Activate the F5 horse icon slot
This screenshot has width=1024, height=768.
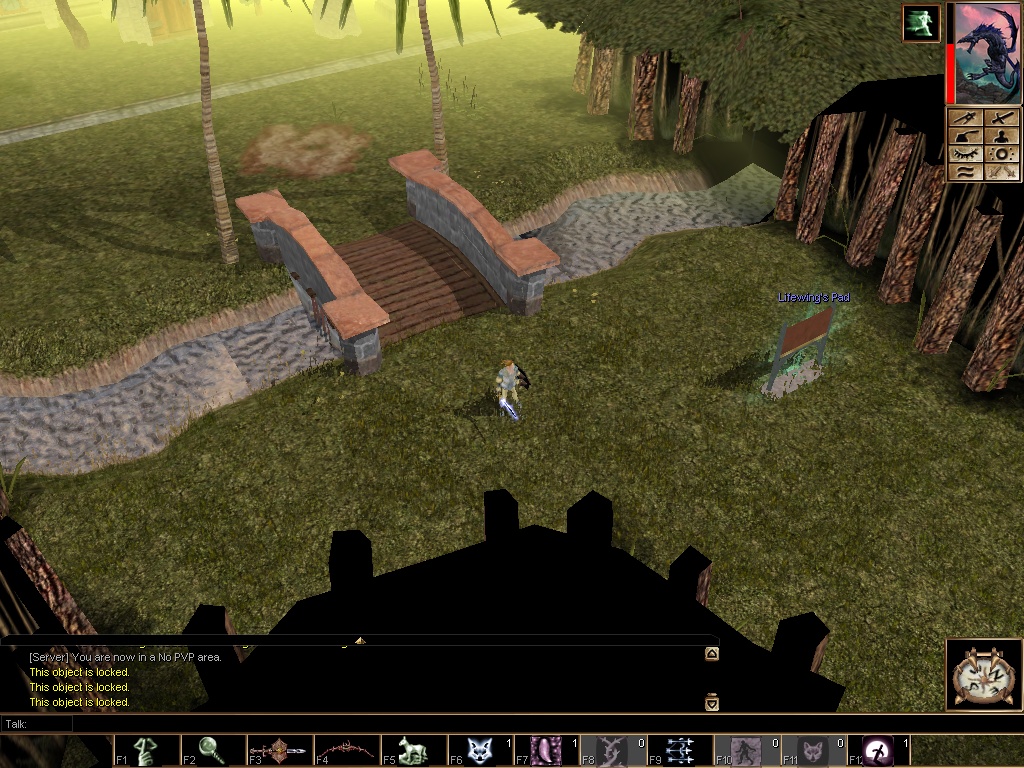pos(414,751)
